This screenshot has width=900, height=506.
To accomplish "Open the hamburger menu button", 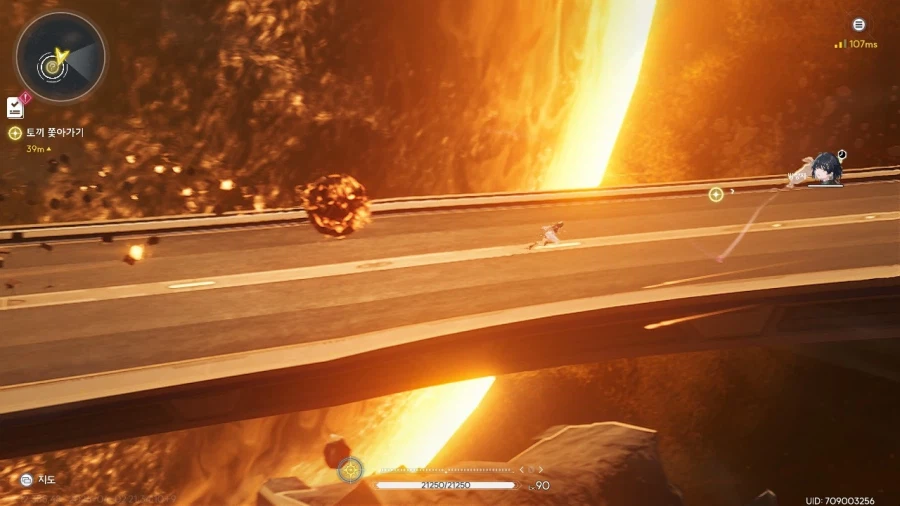I will 858,25.
